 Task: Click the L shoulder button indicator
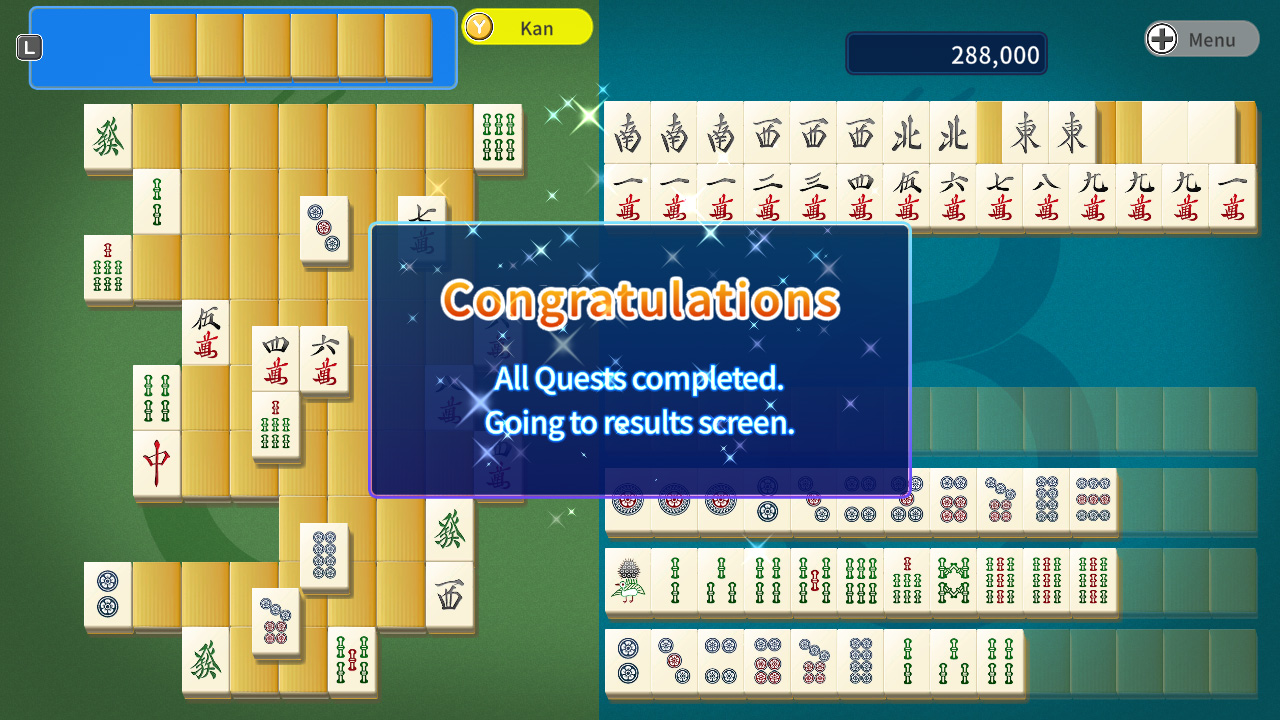pos(29,46)
